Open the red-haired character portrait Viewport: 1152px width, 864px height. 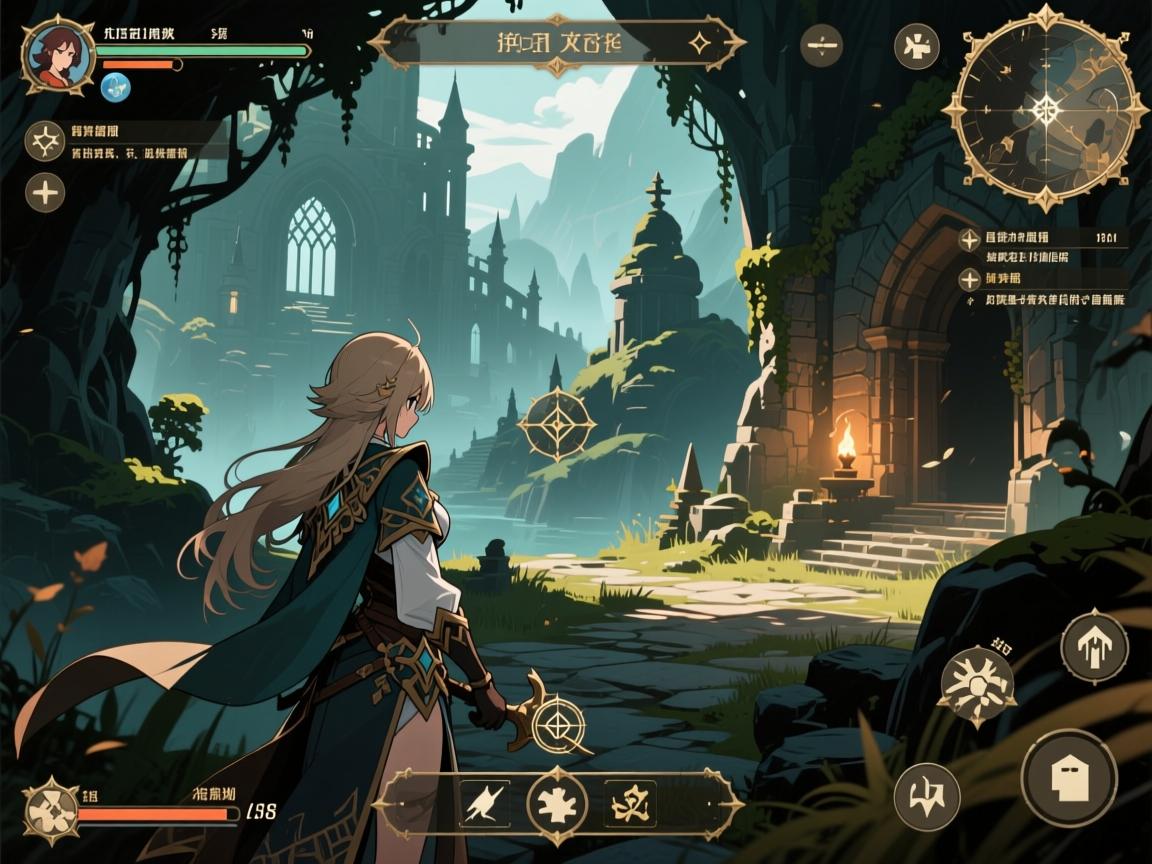tap(58, 55)
